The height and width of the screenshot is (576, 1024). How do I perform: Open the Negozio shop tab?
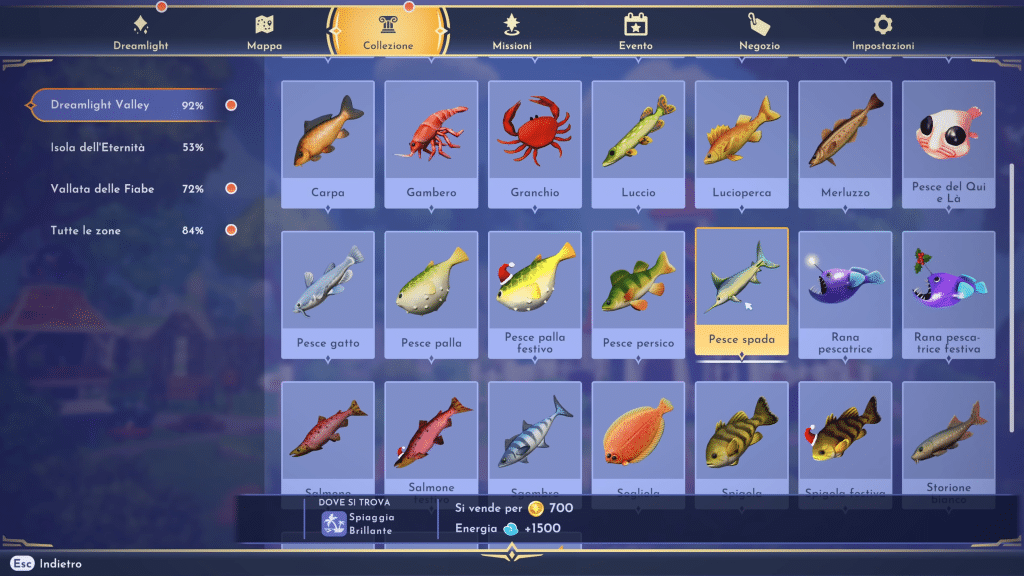[759, 32]
